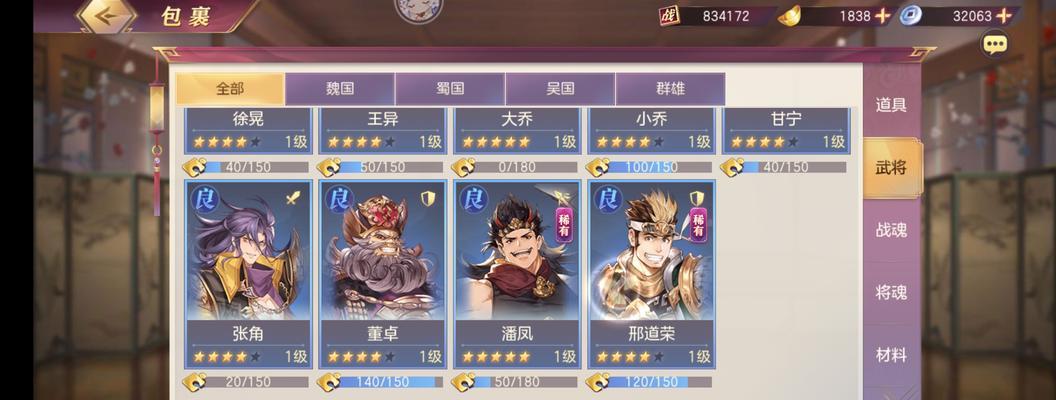The width and height of the screenshot is (1056, 400).
Task: Select the 武将 side category
Action: click(891, 167)
